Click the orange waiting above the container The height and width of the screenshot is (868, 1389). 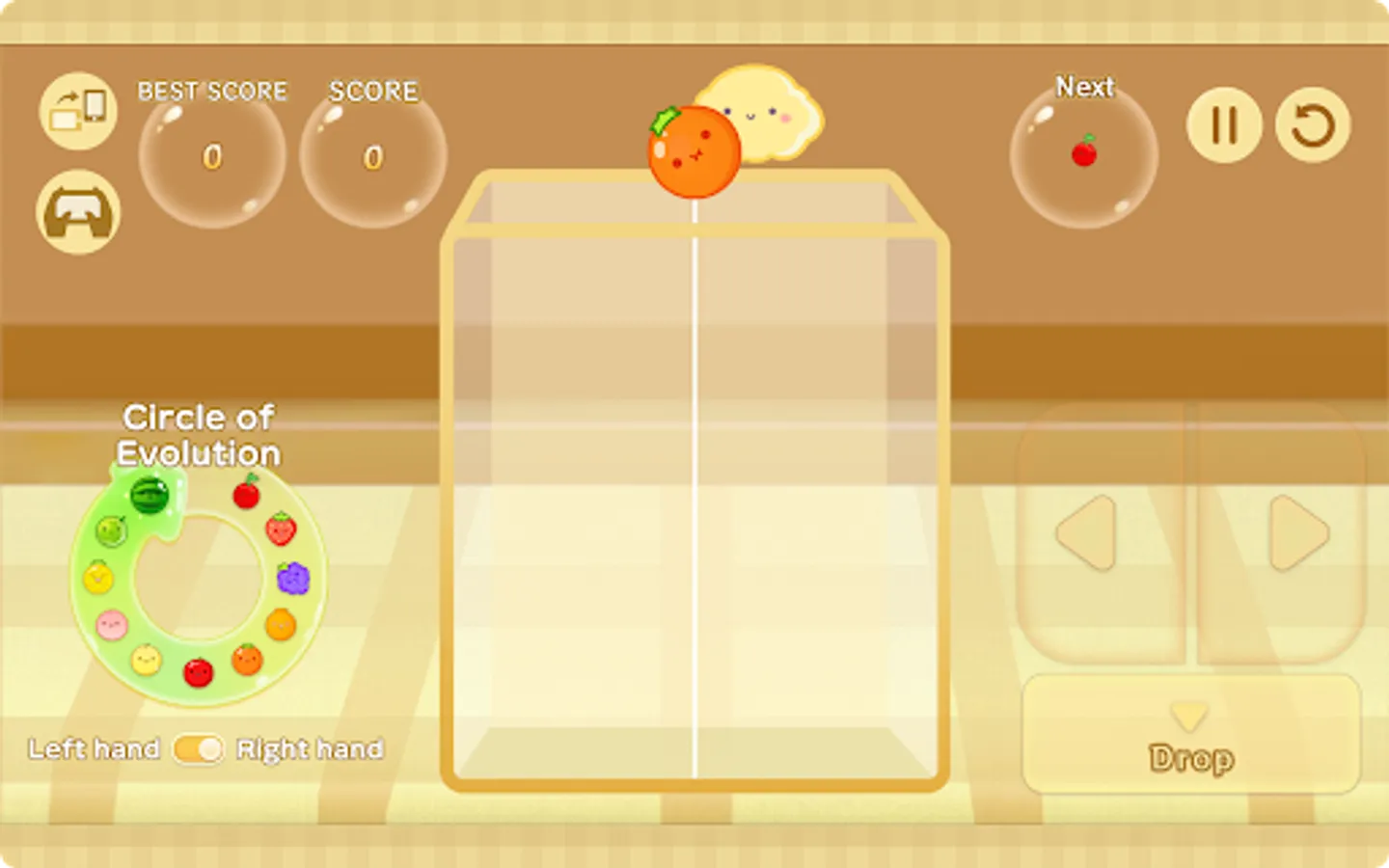[x=694, y=149]
